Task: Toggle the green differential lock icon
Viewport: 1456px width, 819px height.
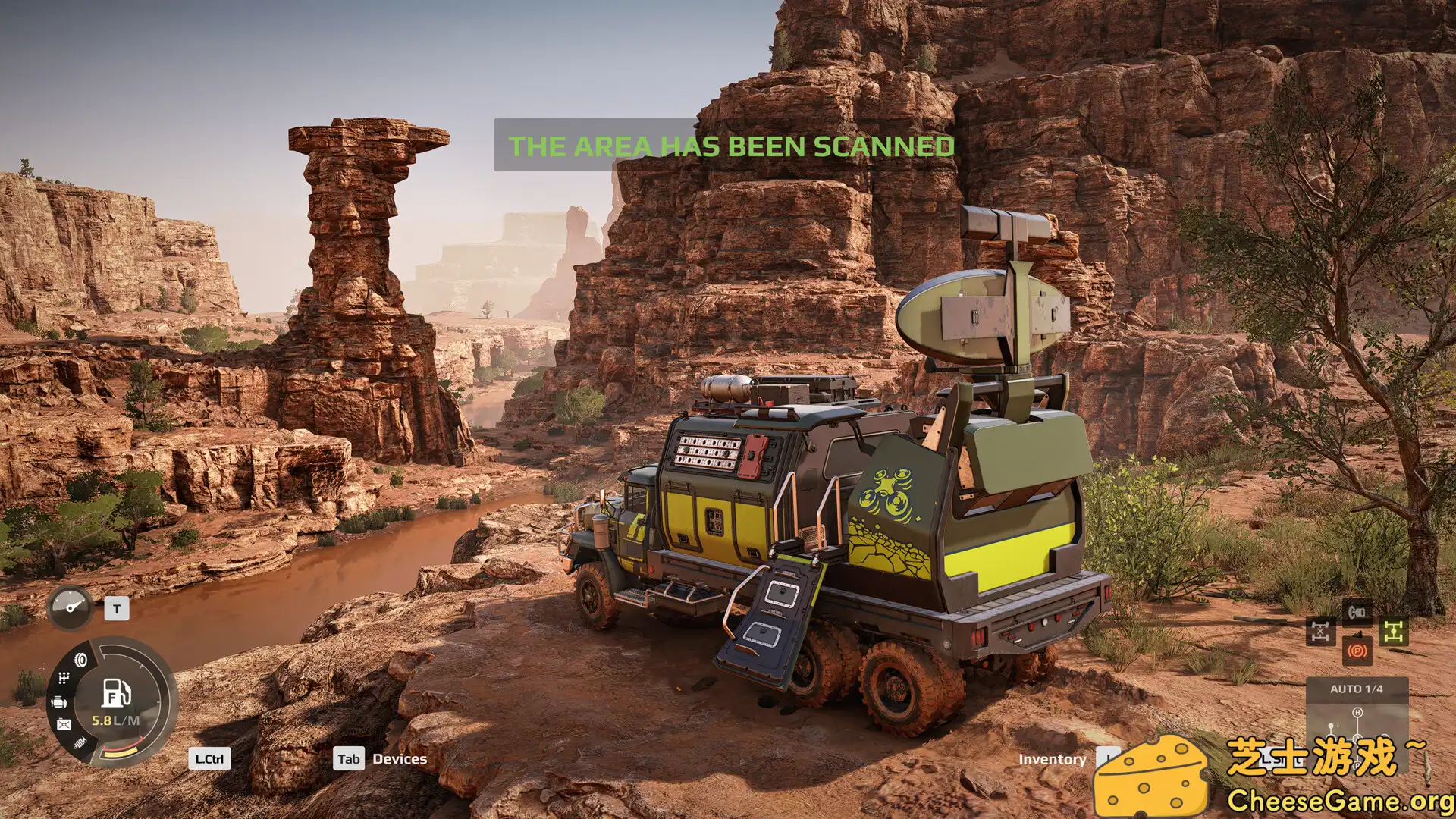Action: (1394, 631)
